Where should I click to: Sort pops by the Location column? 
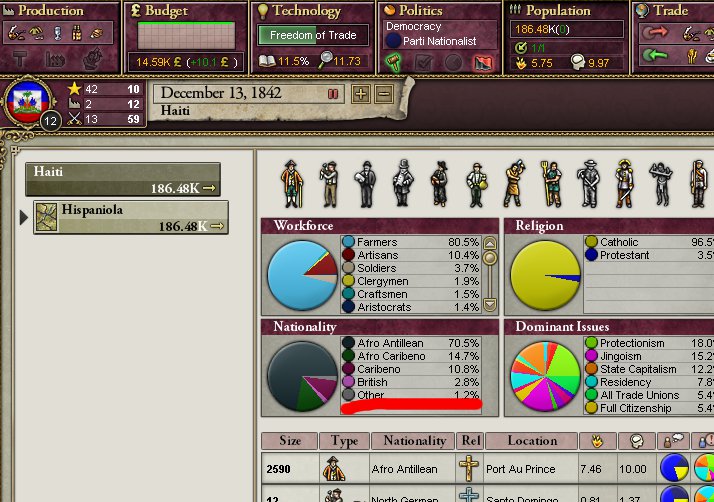(x=531, y=440)
